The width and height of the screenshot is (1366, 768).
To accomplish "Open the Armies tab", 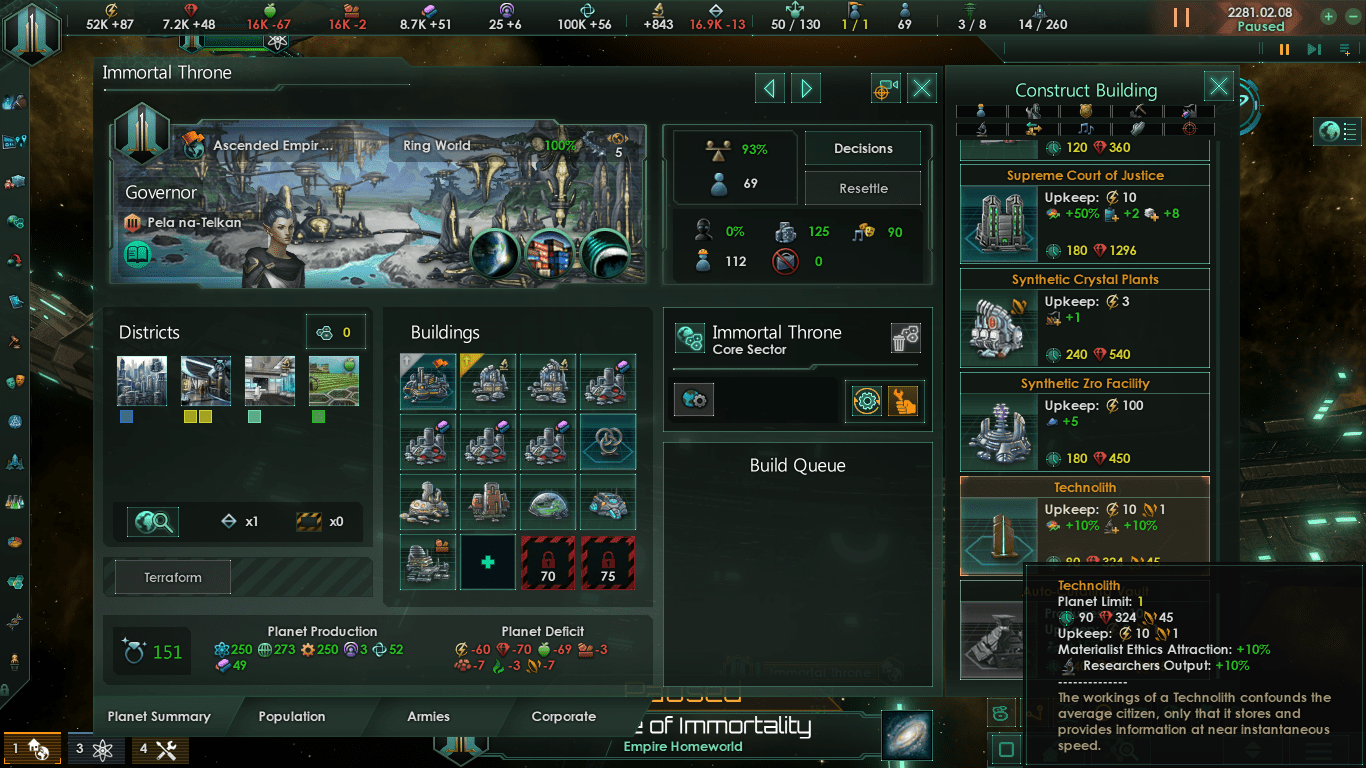I will [x=428, y=716].
